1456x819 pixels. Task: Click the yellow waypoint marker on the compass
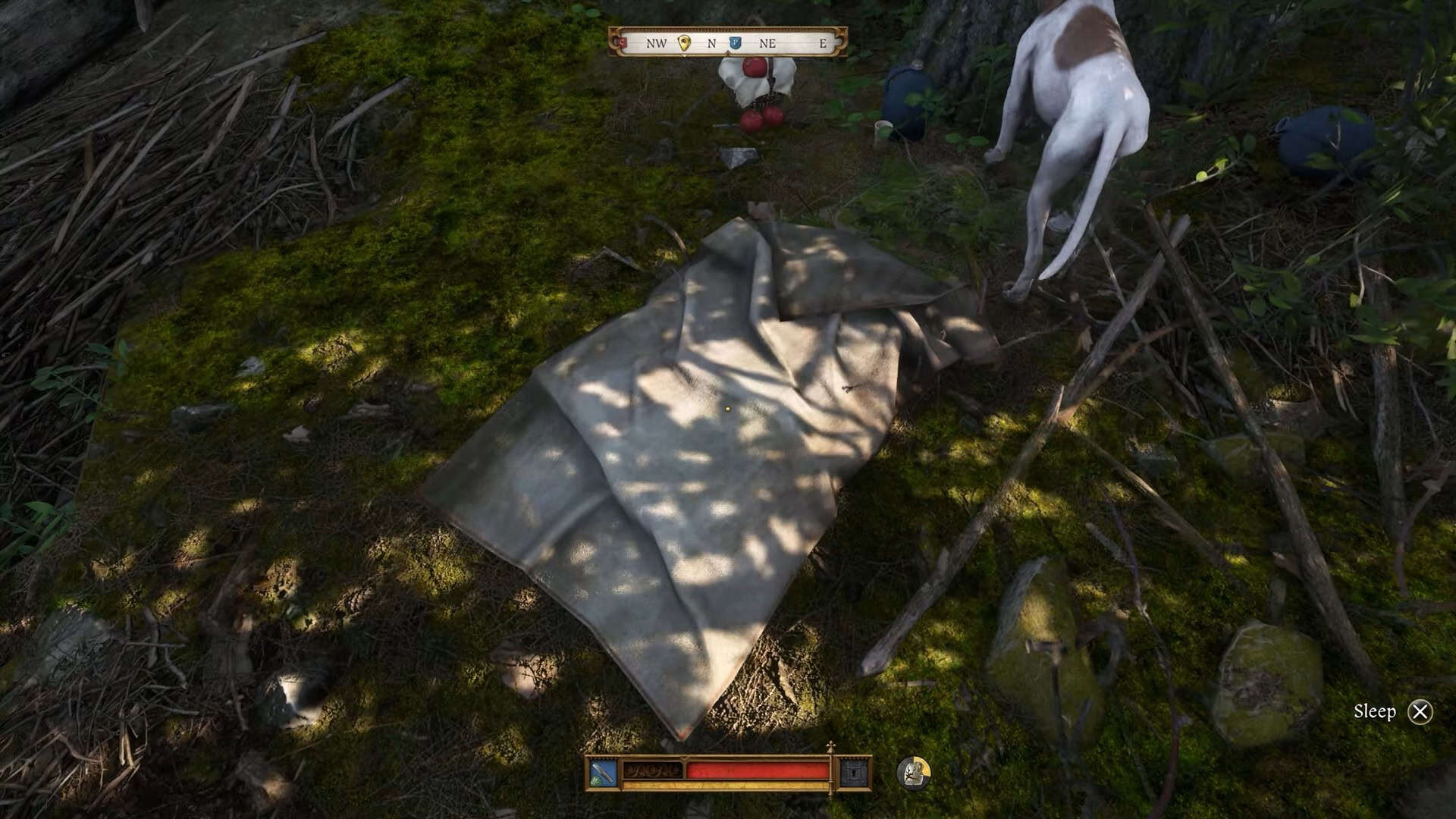pyautogui.click(x=685, y=44)
